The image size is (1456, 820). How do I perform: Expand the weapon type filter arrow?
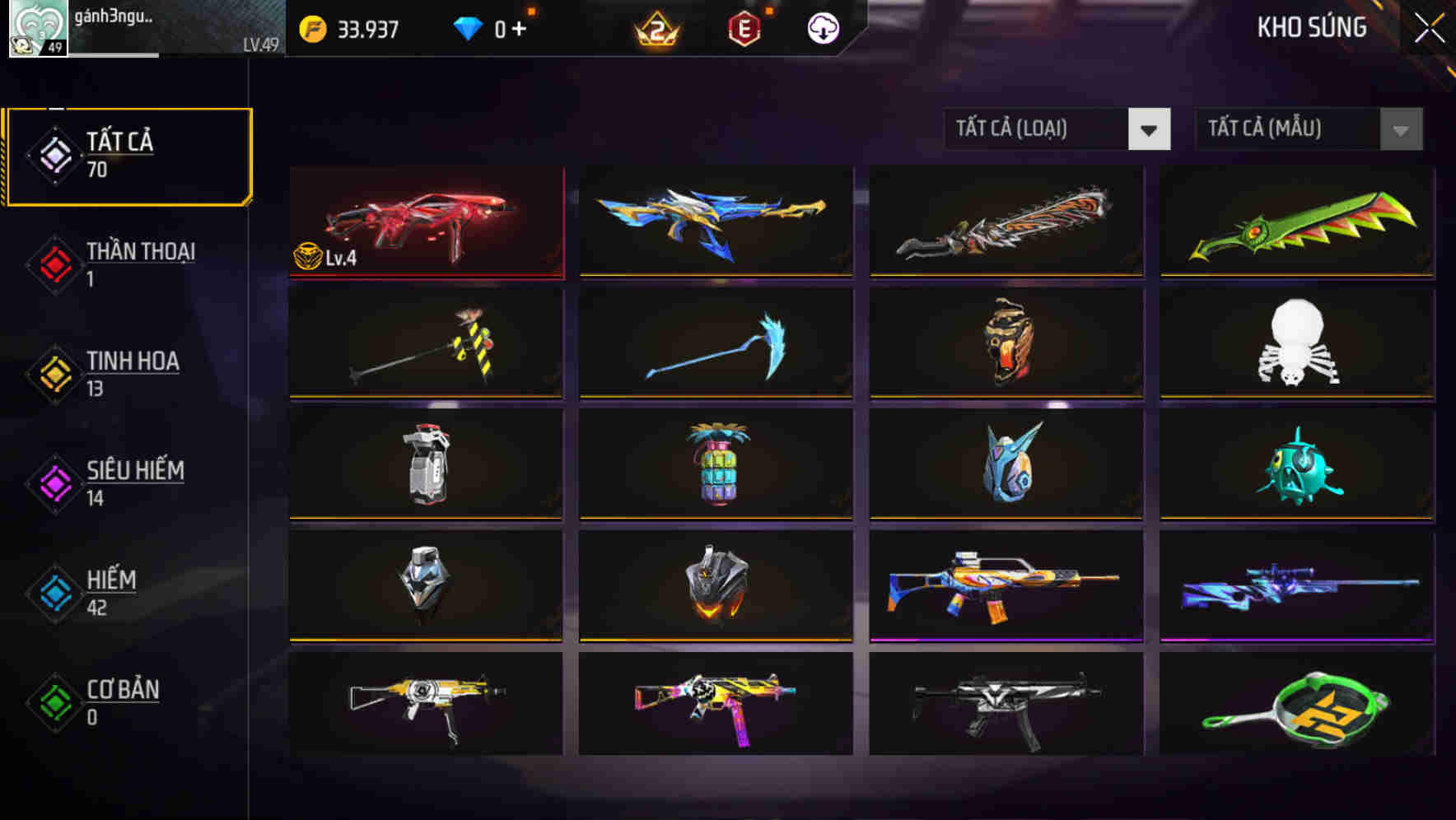[1150, 129]
